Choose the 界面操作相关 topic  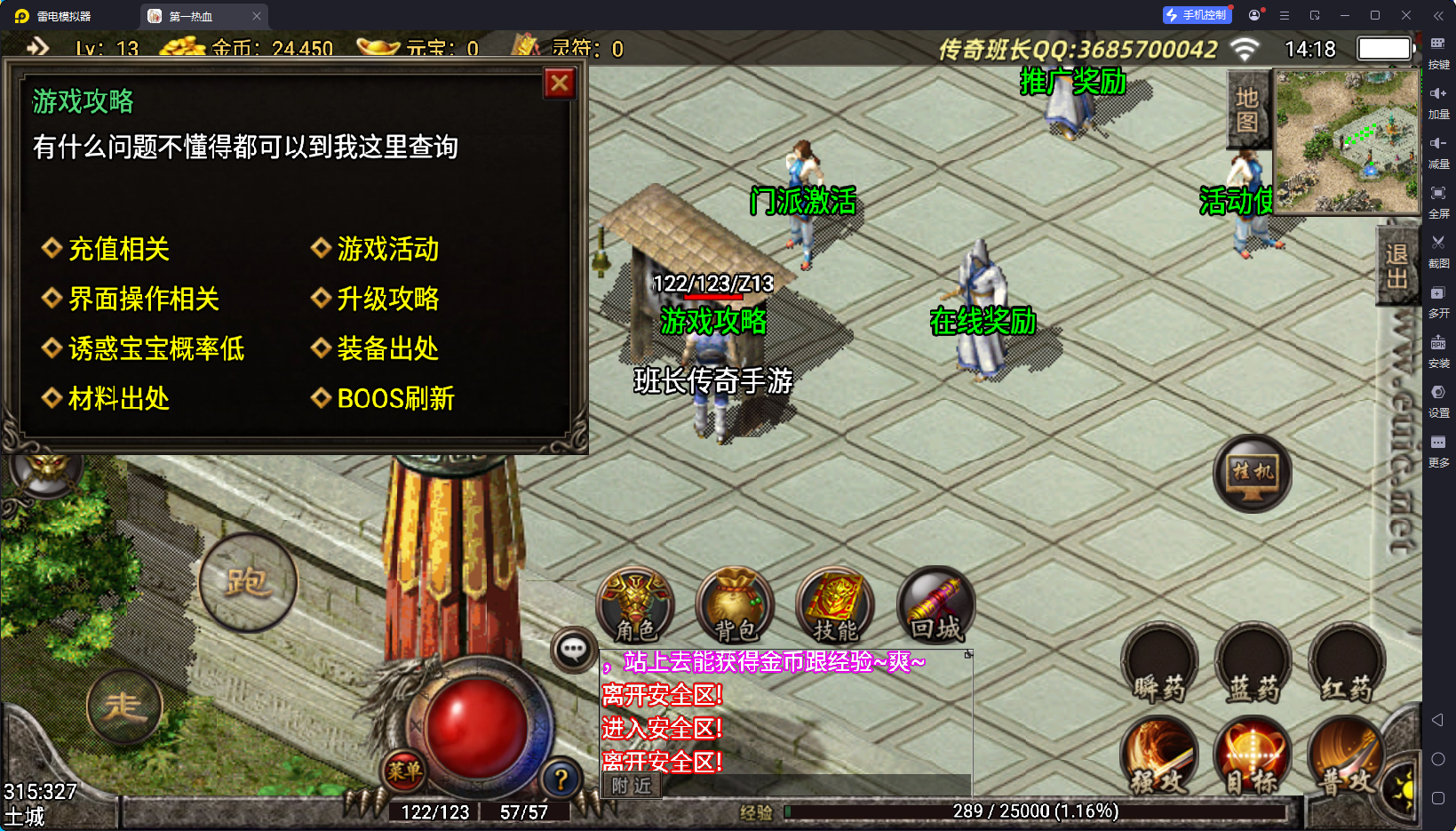[143, 299]
